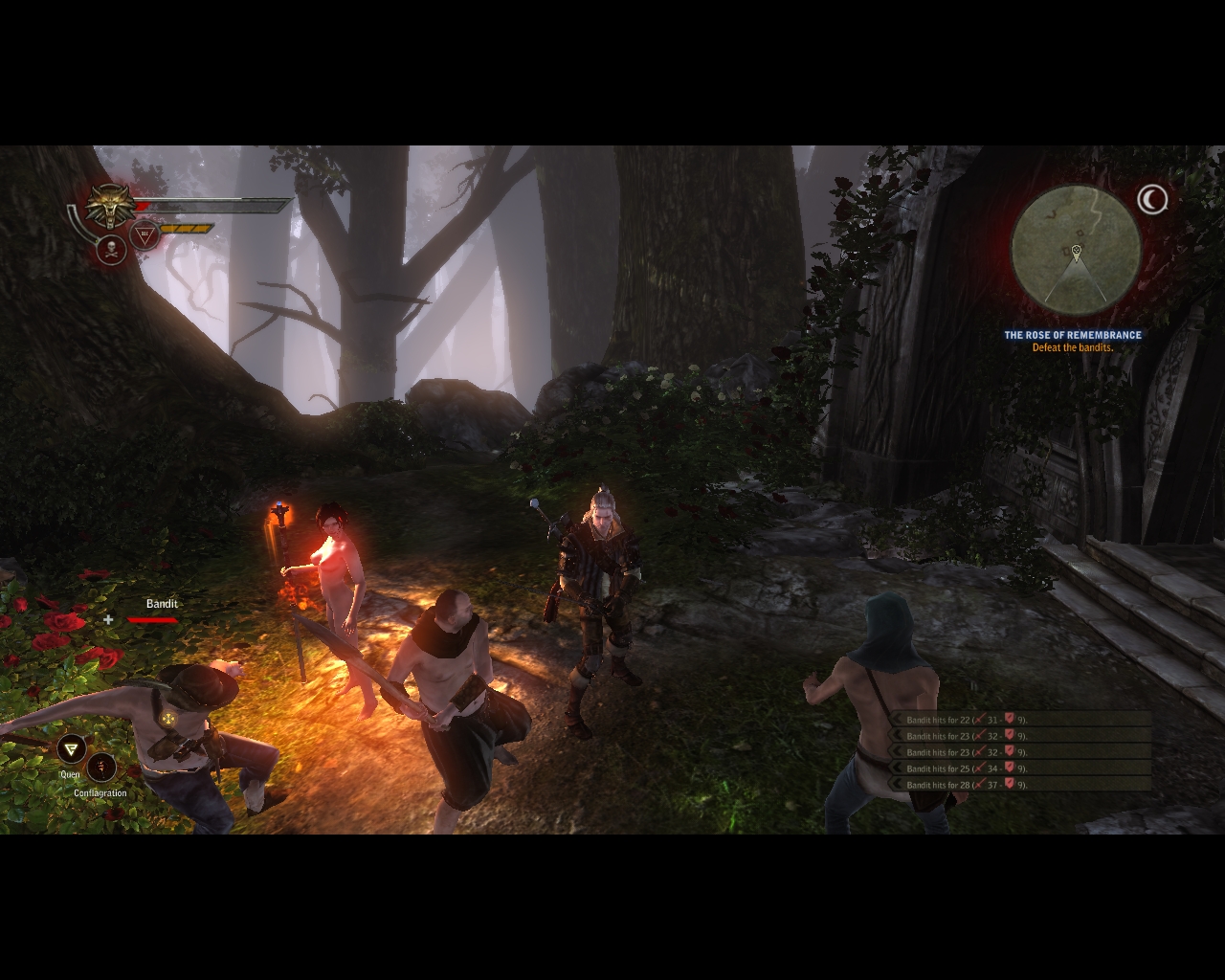Open The Rose of Remembrance quest tracker

(x=1072, y=335)
